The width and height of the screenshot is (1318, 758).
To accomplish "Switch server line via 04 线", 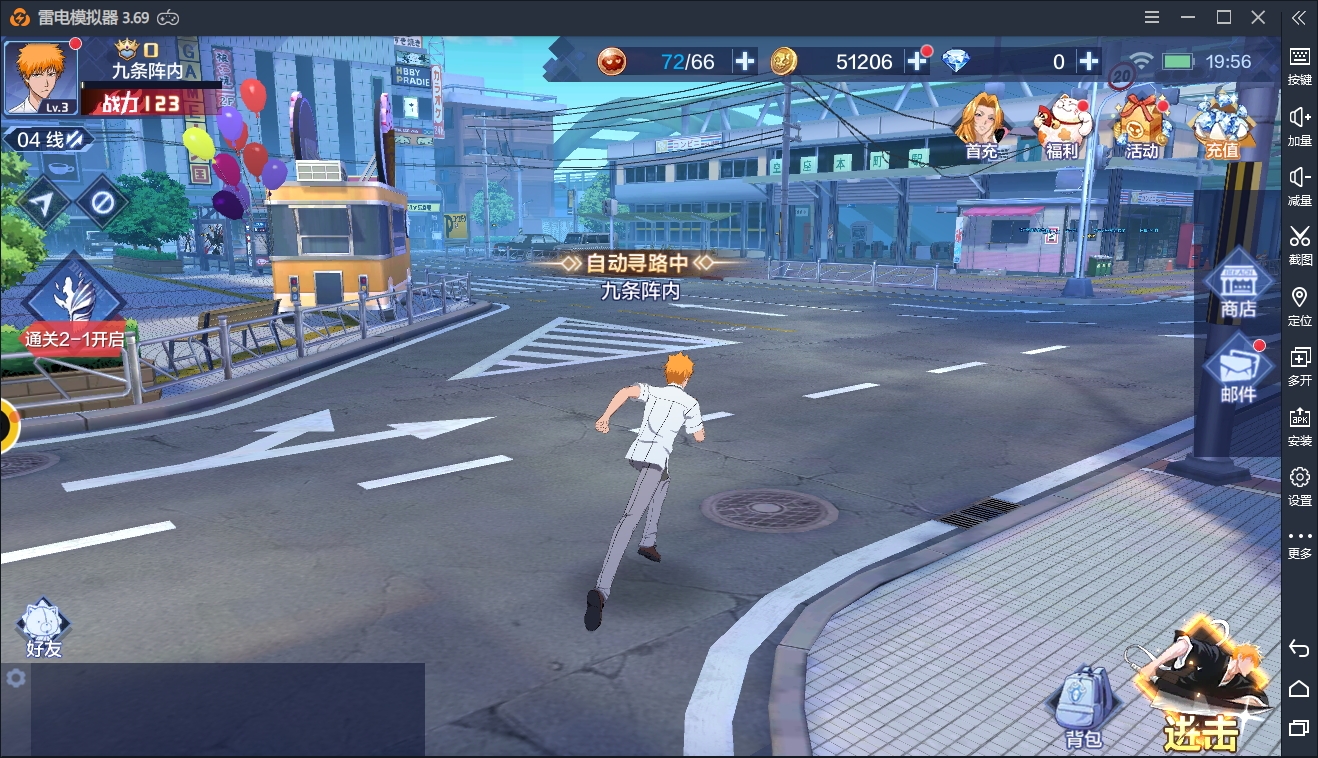I will [x=48, y=140].
